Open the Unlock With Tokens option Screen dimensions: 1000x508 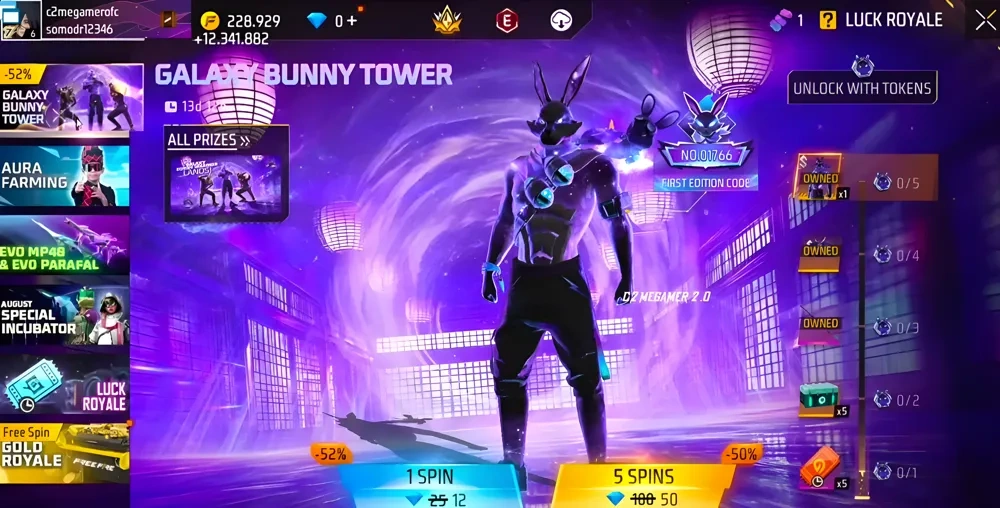coord(862,88)
